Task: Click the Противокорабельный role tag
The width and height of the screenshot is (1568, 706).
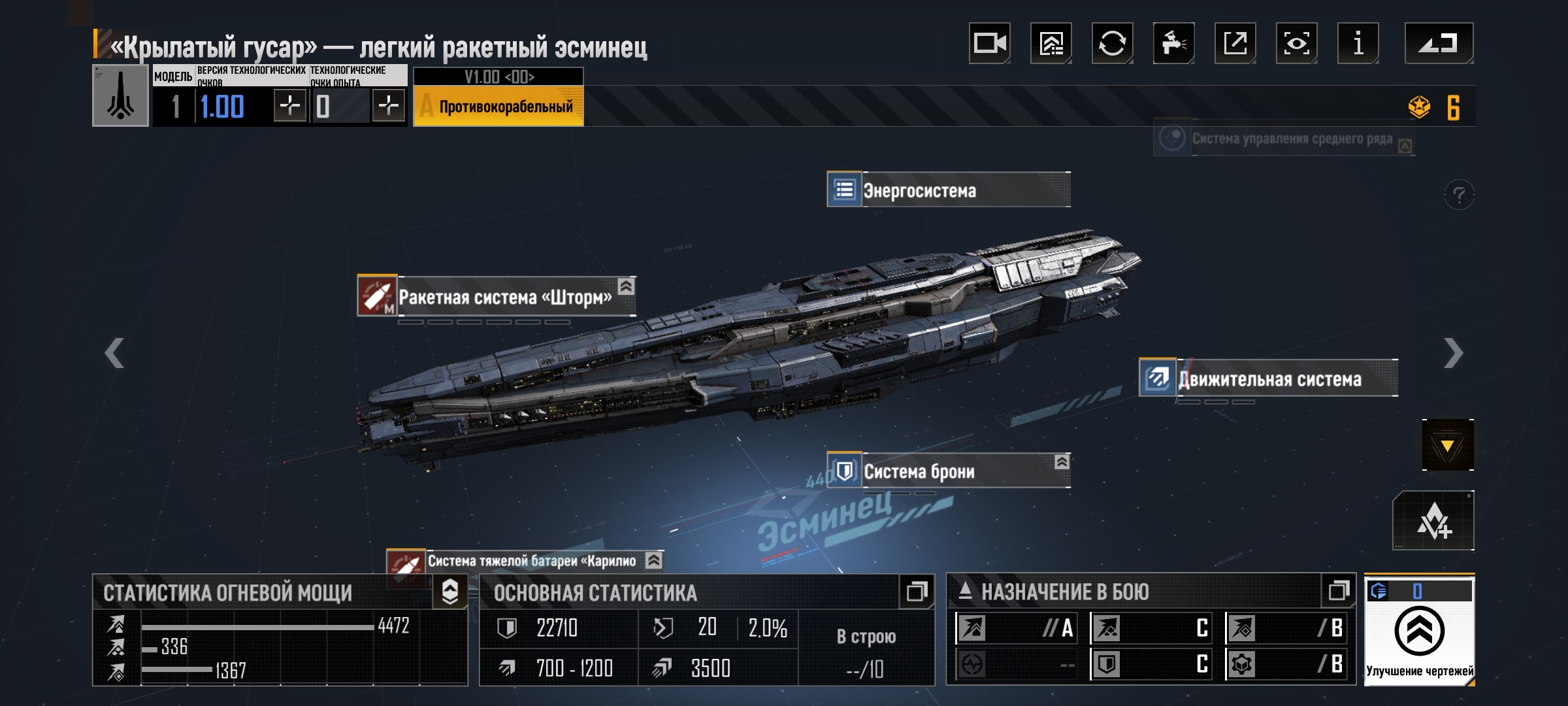Action: pos(498,107)
